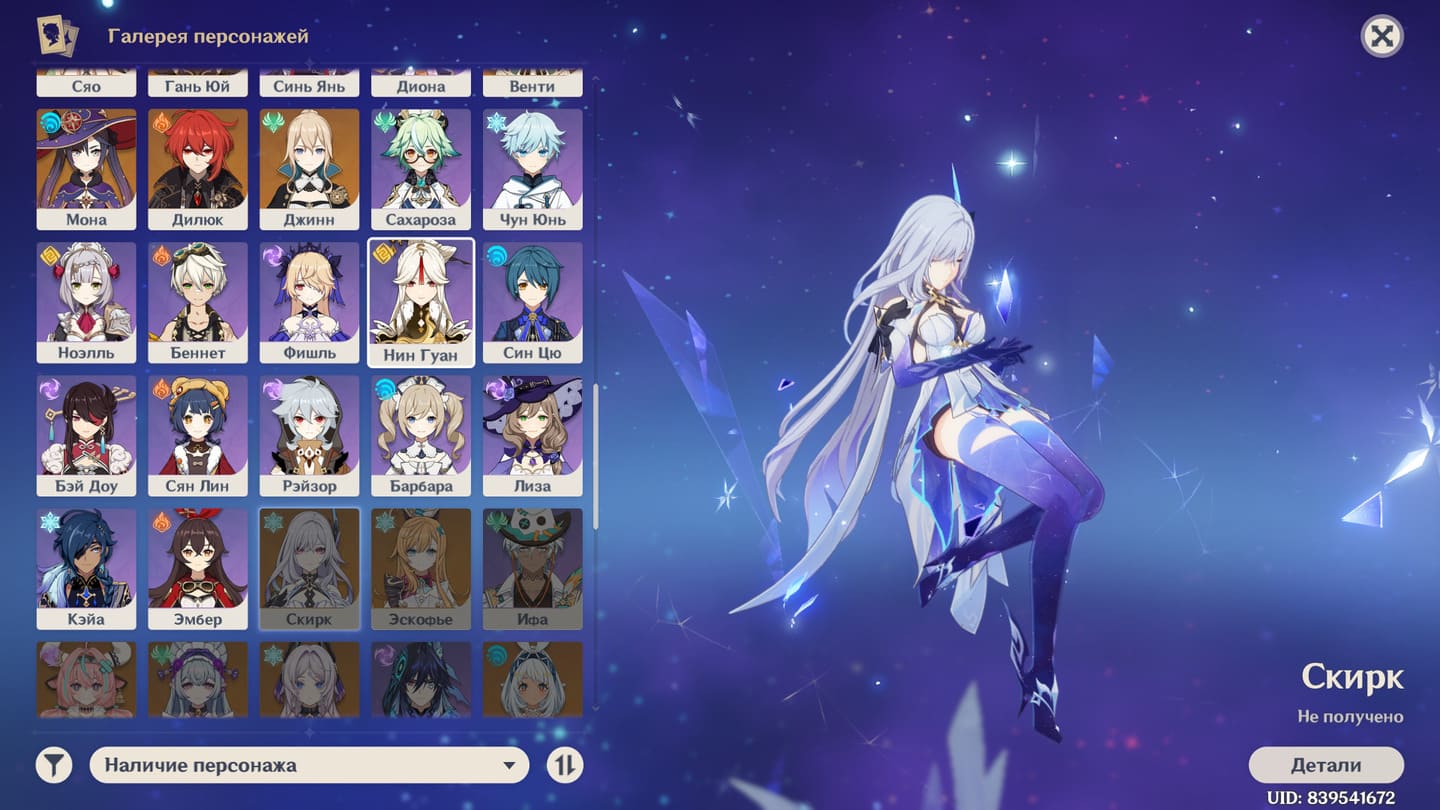Viewport: 1440px width, 810px height.
Task: Click the filter funnel button
Action: point(55,765)
